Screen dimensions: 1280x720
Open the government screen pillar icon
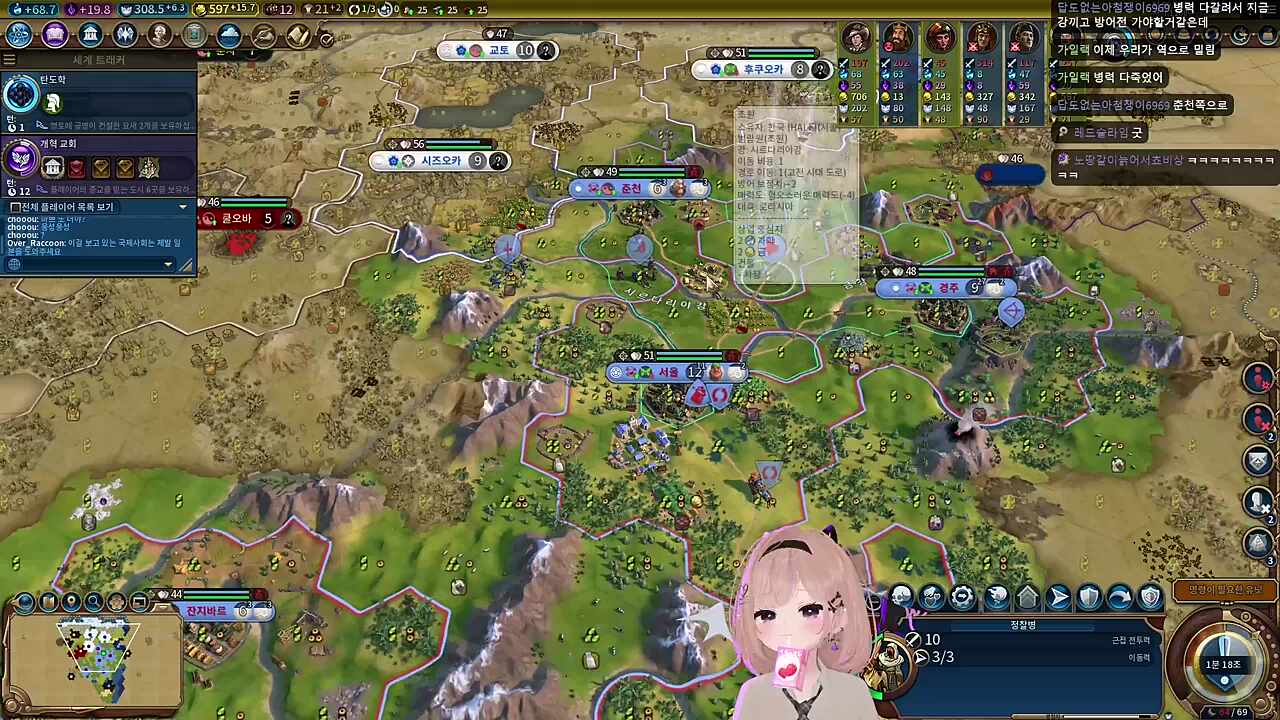coord(90,34)
